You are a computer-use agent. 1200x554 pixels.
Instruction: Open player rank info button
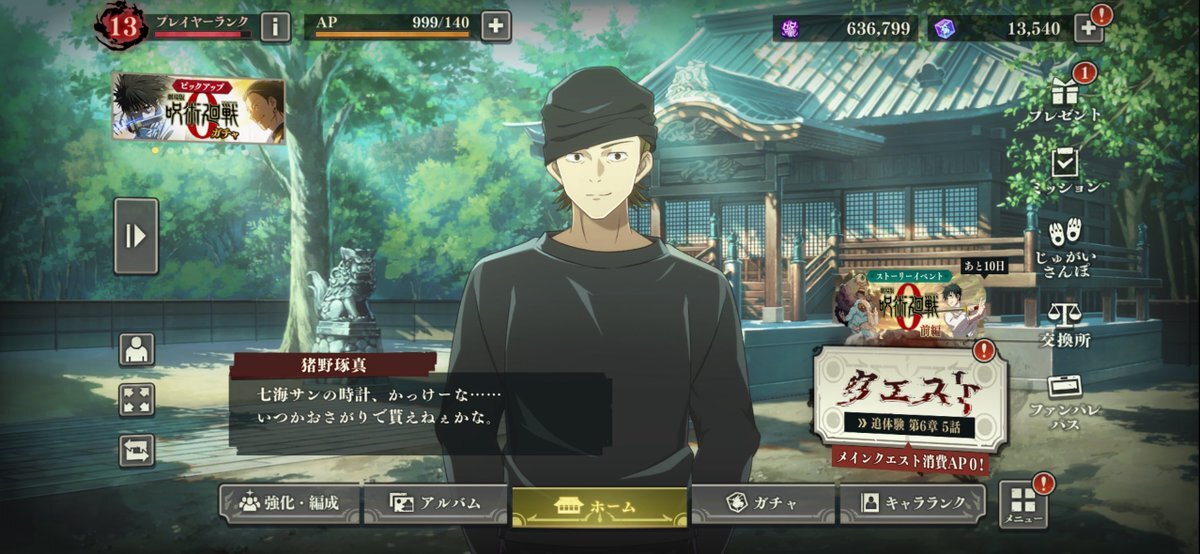pyautogui.click(x=276, y=26)
